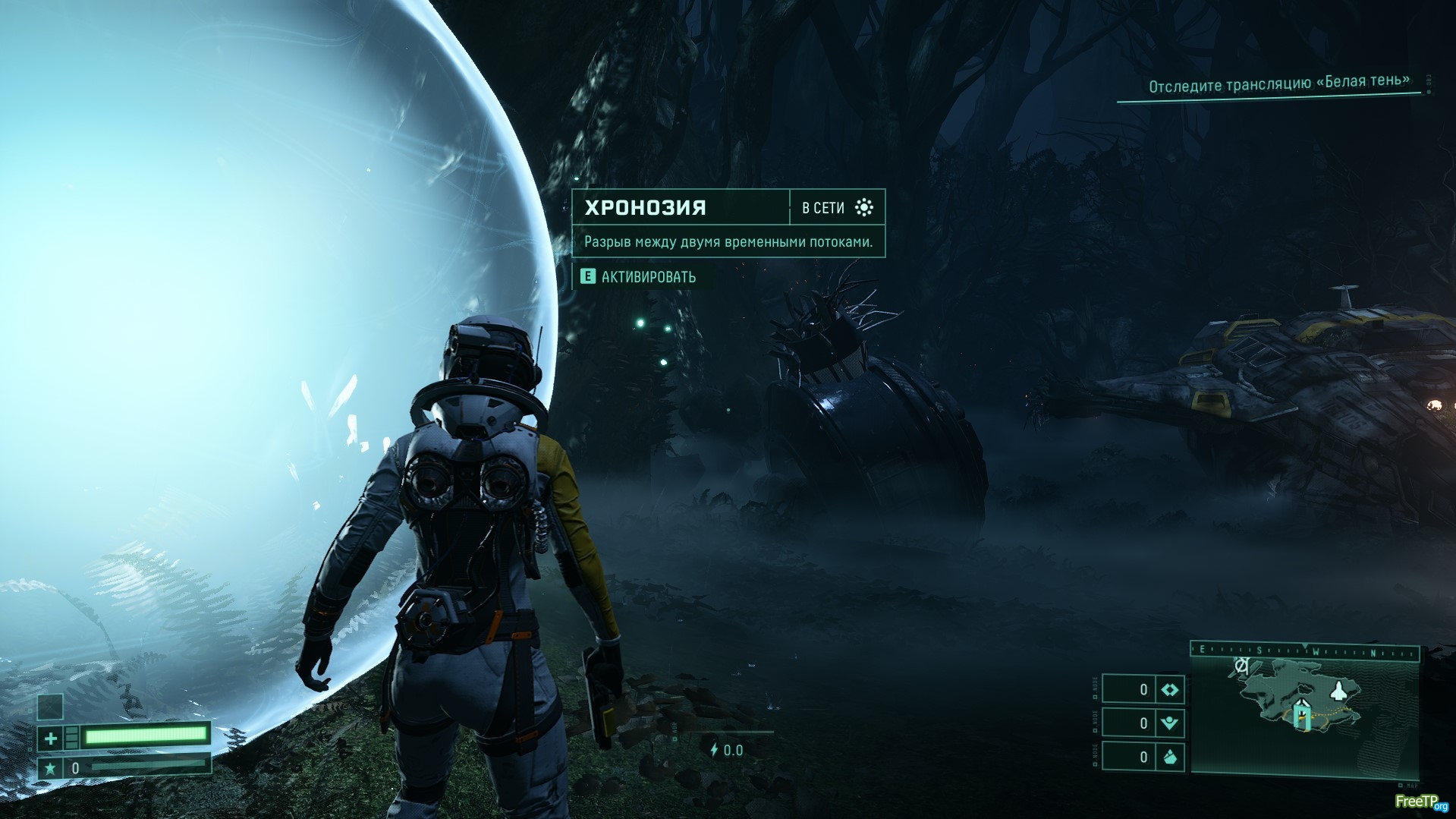The height and width of the screenshot is (819, 1456).
Task: Select the empty square item slot
Action: pyautogui.click(x=51, y=706)
